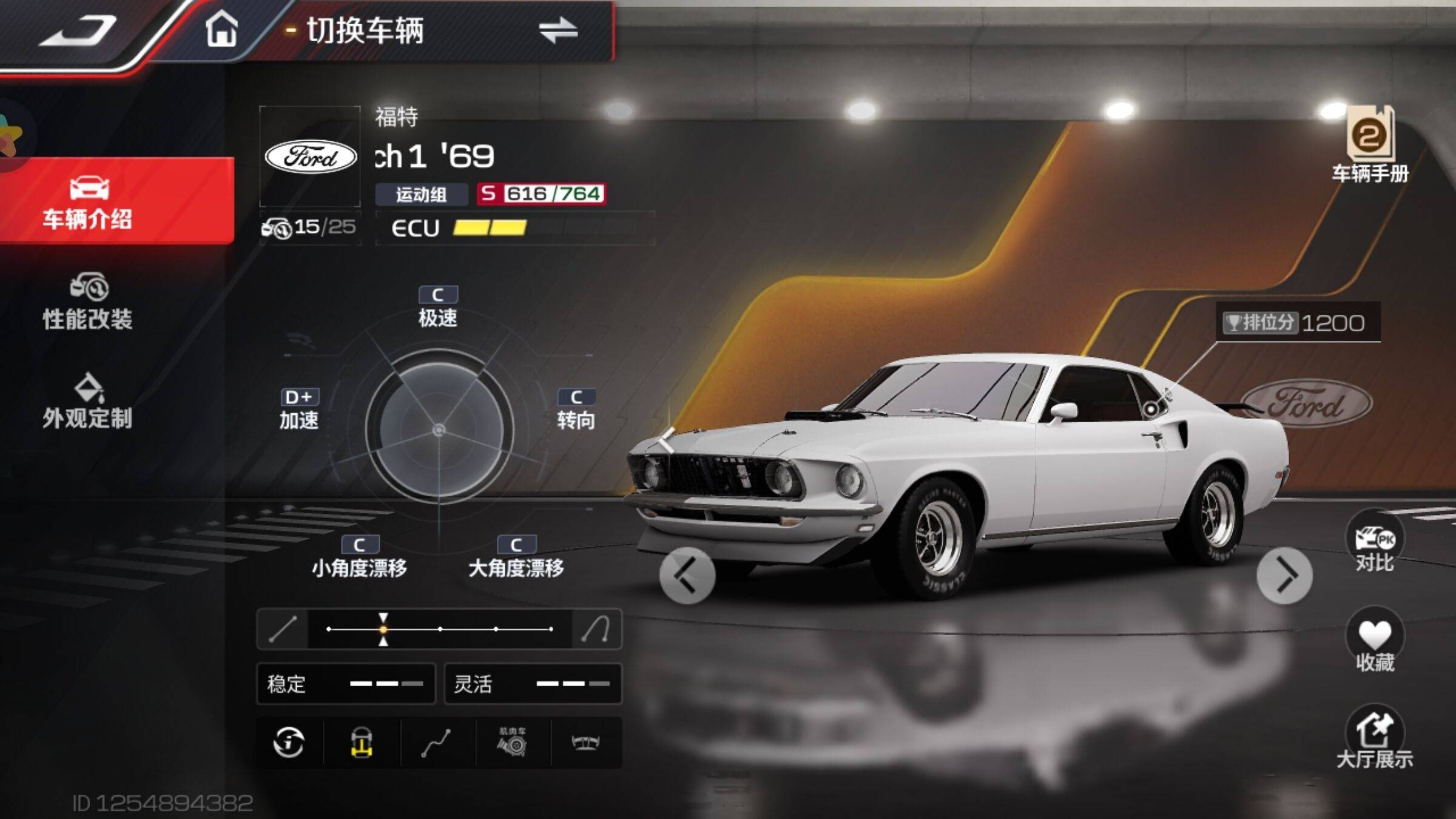Screen dimensions: 1456x819
Task: Open the 车辆手册 vehicle manual
Action: coord(1370,144)
